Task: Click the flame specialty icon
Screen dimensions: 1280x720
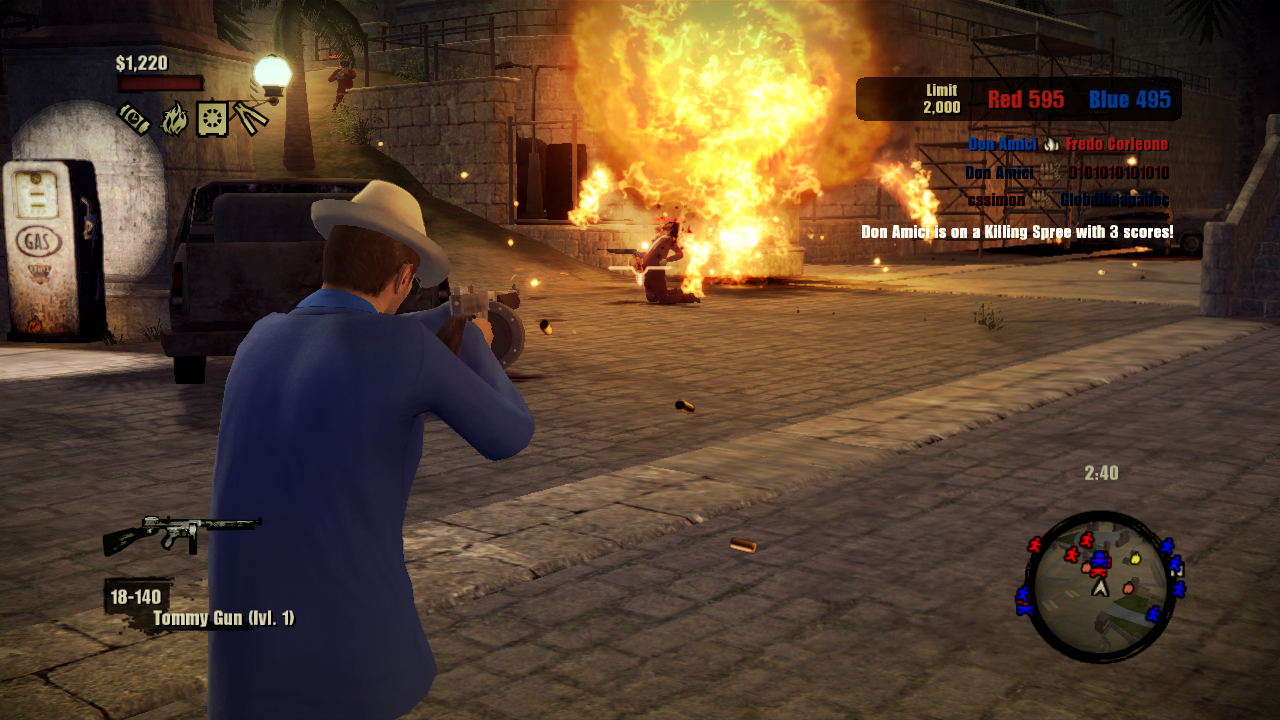Action: click(x=174, y=118)
